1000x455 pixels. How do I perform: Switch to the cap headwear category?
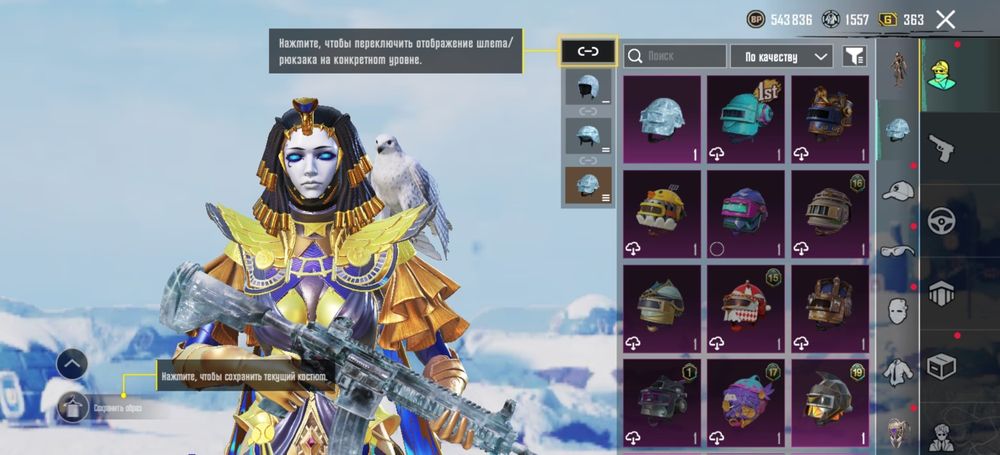(899, 191)
